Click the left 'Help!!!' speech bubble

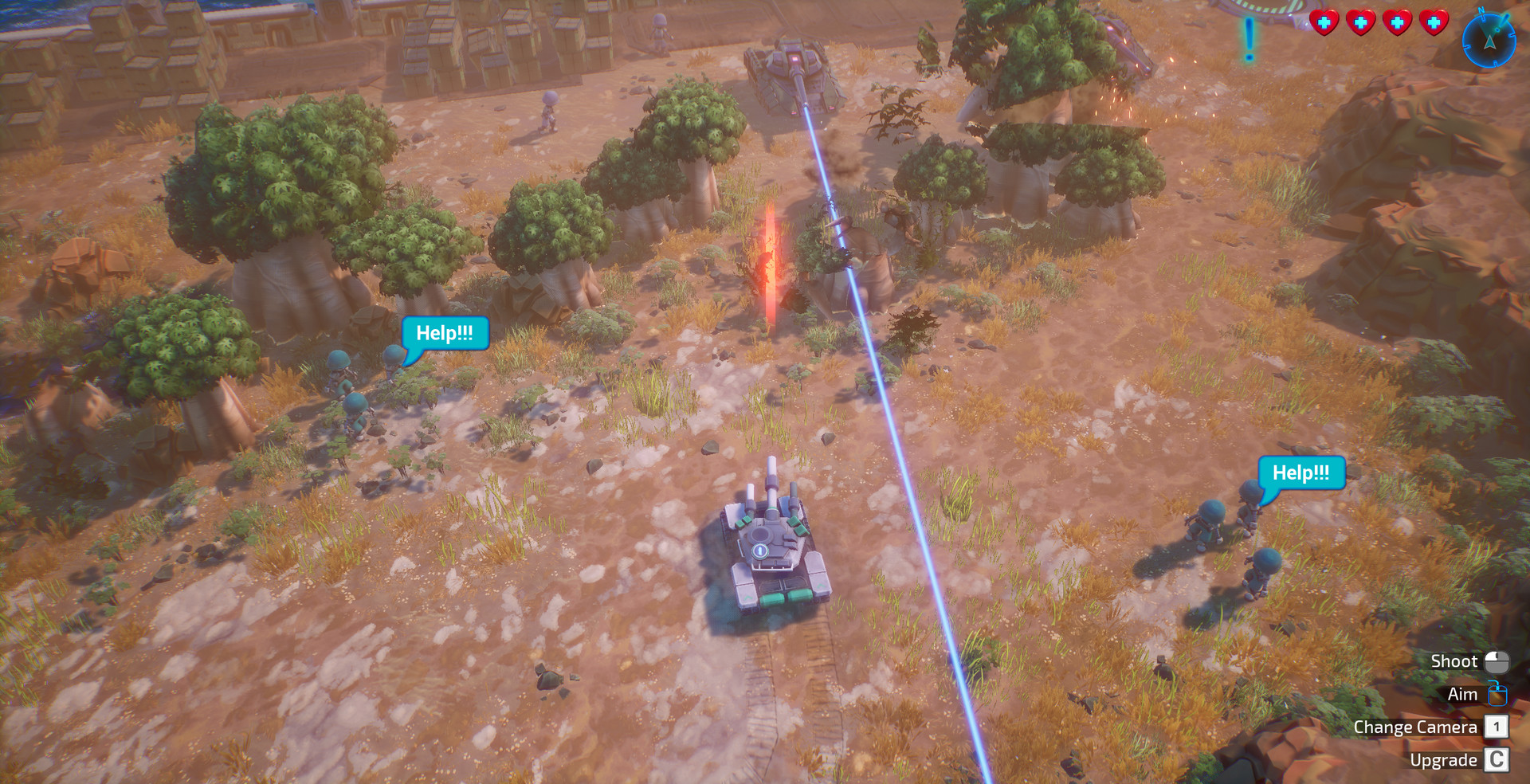(446, 334)
